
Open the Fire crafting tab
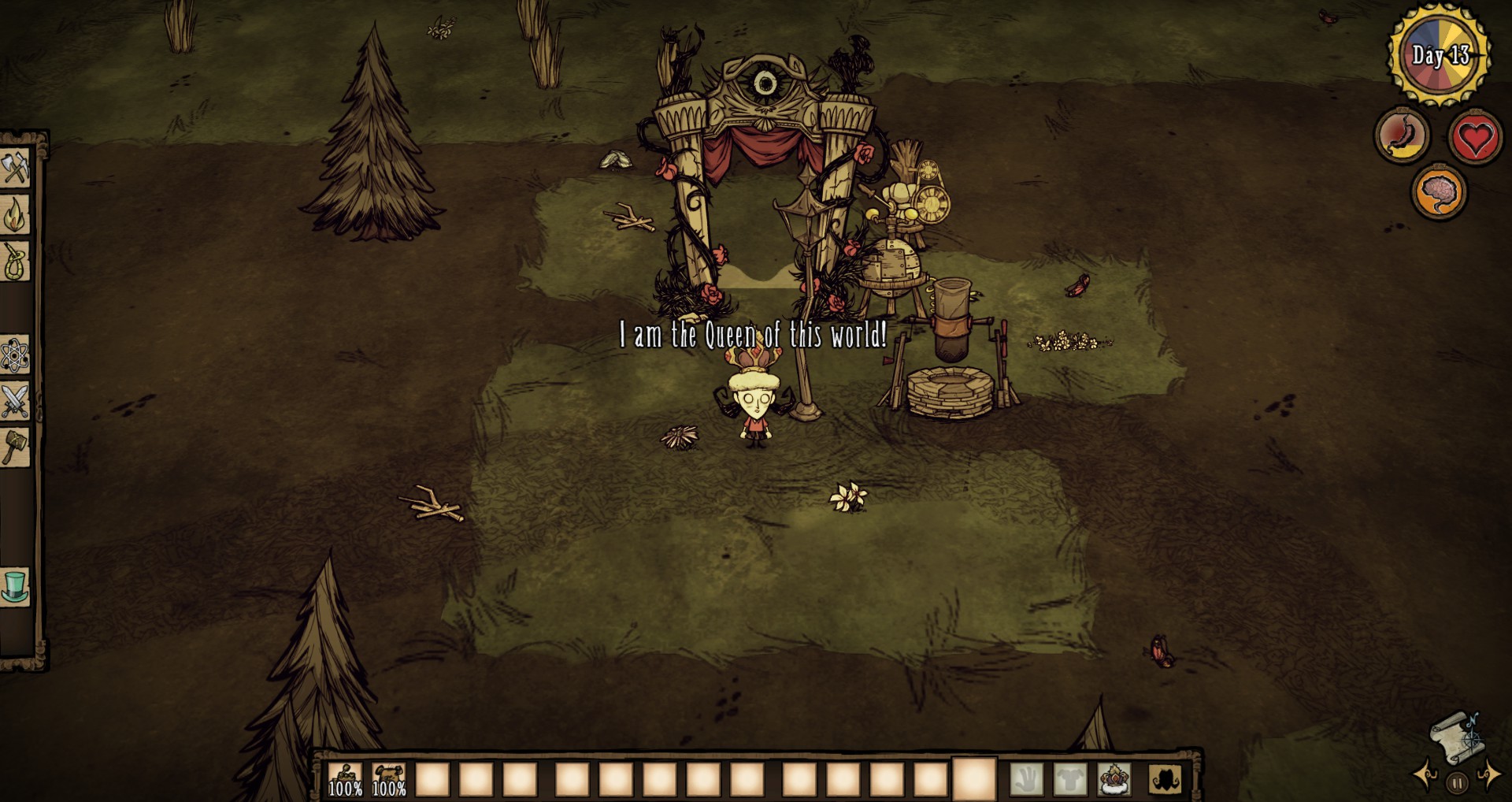pyautogui.click(x=15, y=214)
